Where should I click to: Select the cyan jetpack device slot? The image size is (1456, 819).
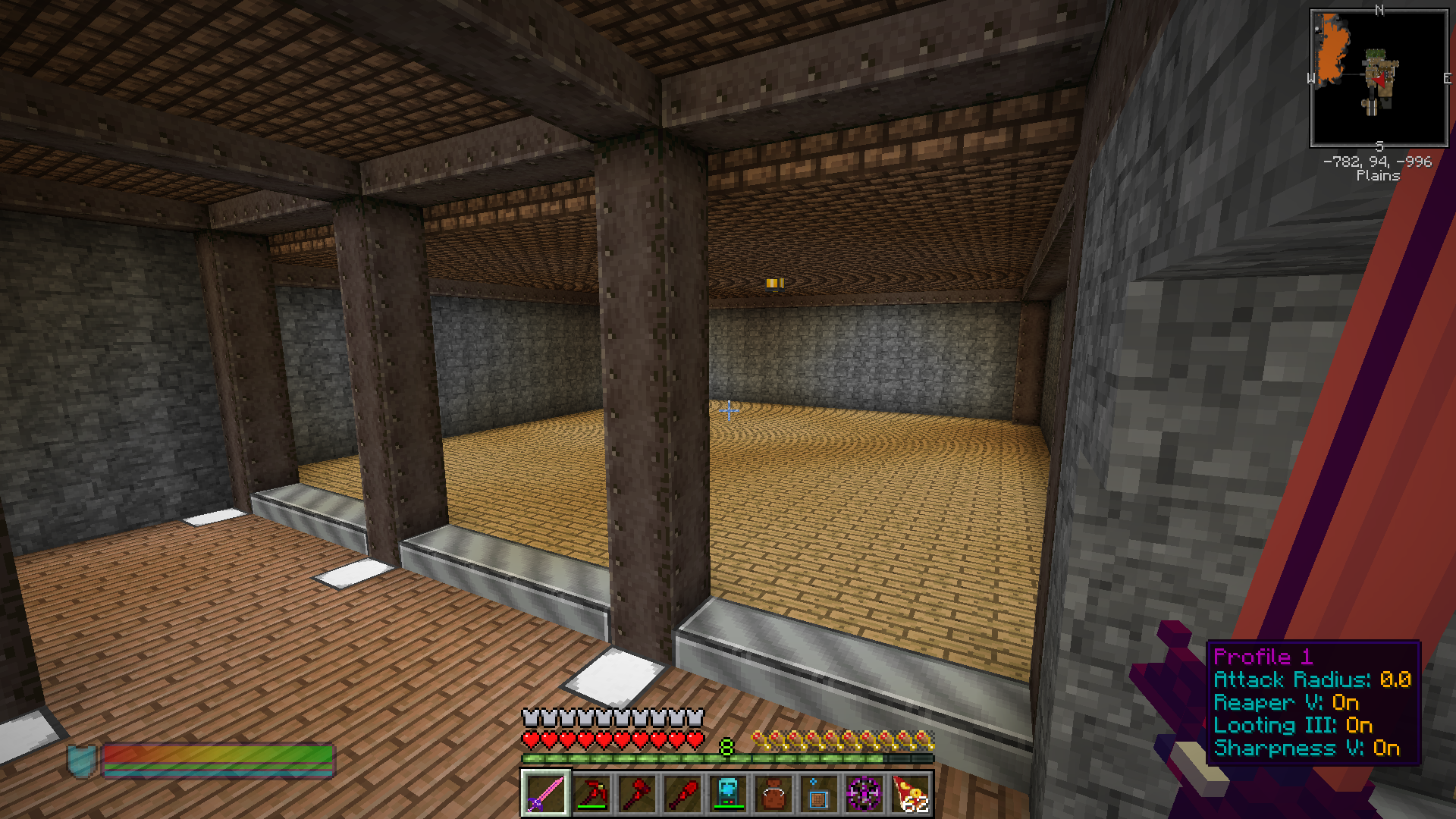point(727,793)
